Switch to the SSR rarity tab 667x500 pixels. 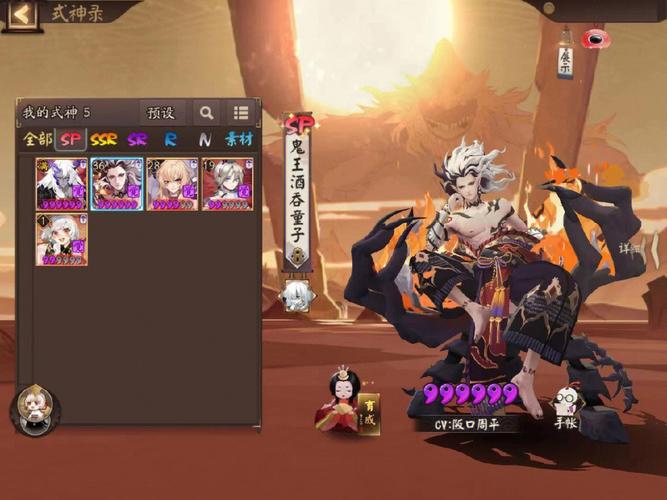coord(104,140)
